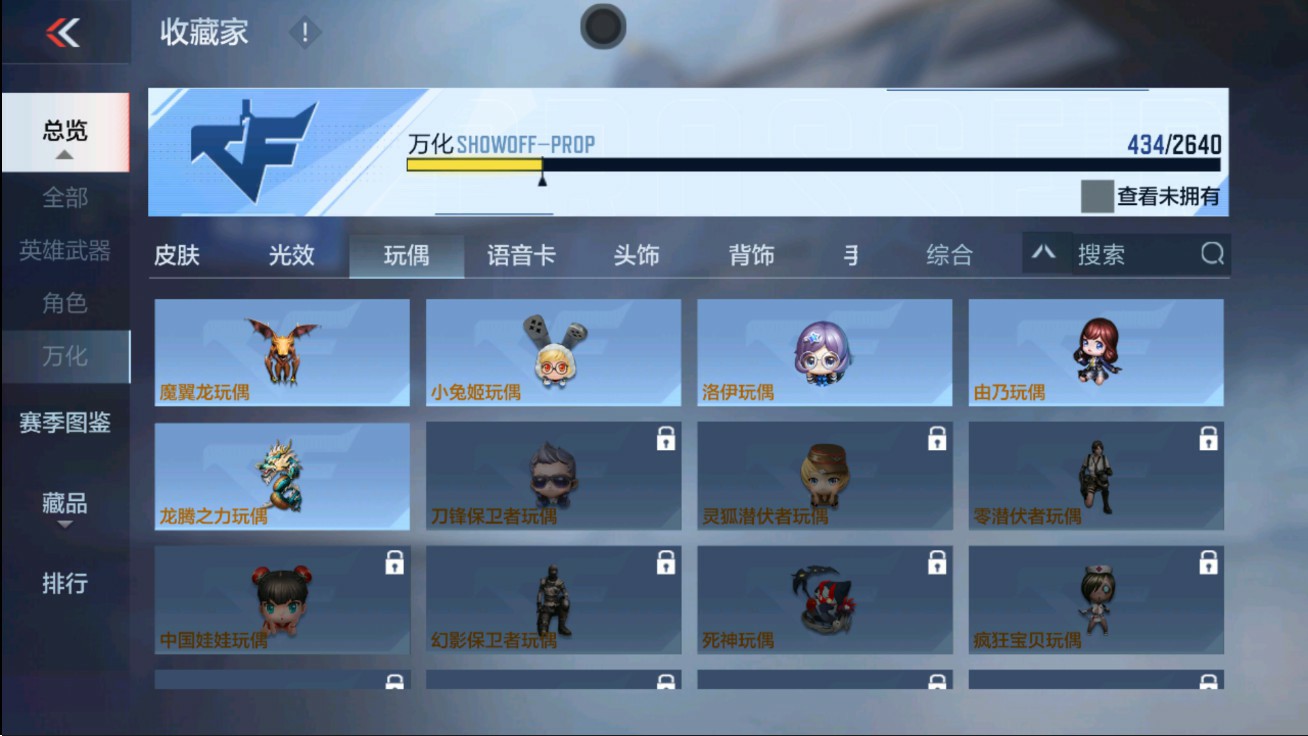Select the 龙腾之力玩偶 dragon doll
The height and width of the screenshot is (736, 1308).
click(281, 476)
